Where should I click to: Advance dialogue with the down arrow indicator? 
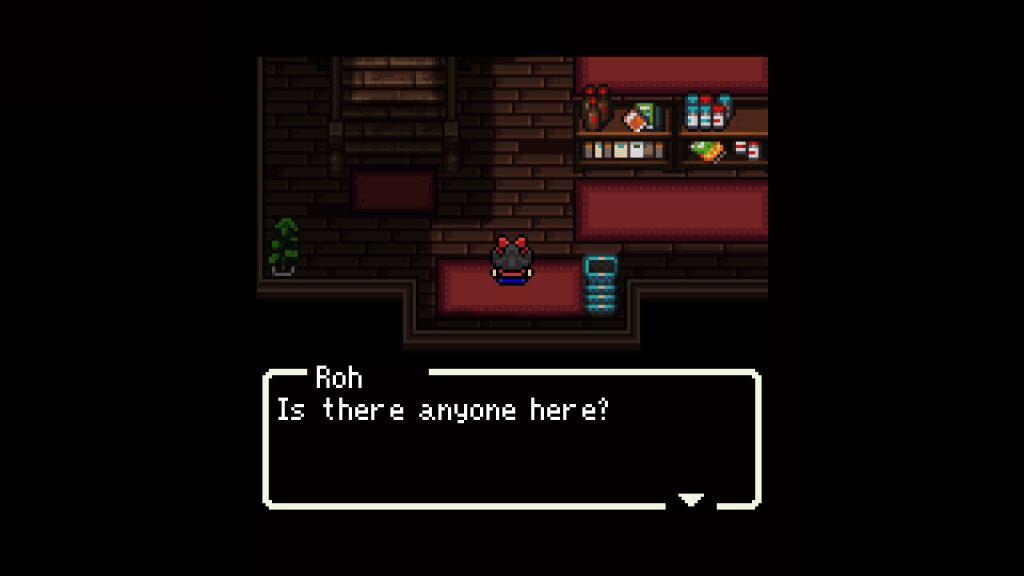tap(691, 499)
